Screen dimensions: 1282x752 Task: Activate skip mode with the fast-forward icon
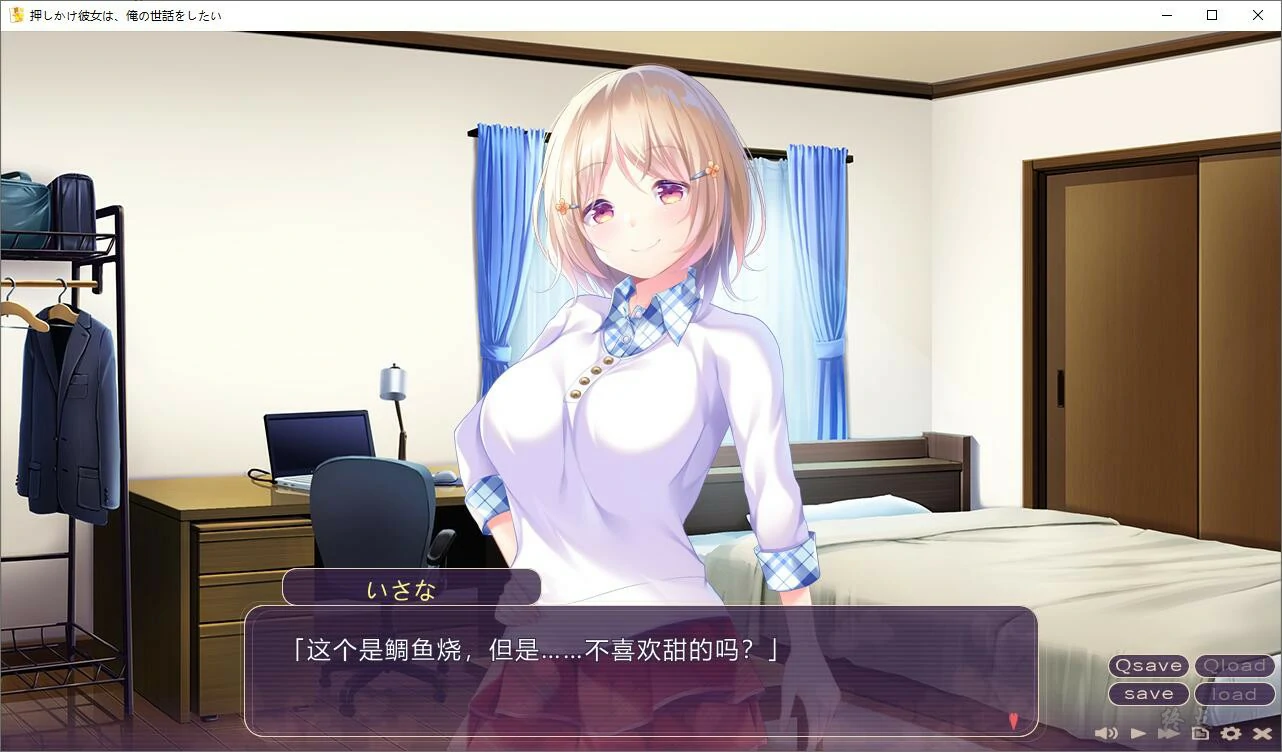1168,732
